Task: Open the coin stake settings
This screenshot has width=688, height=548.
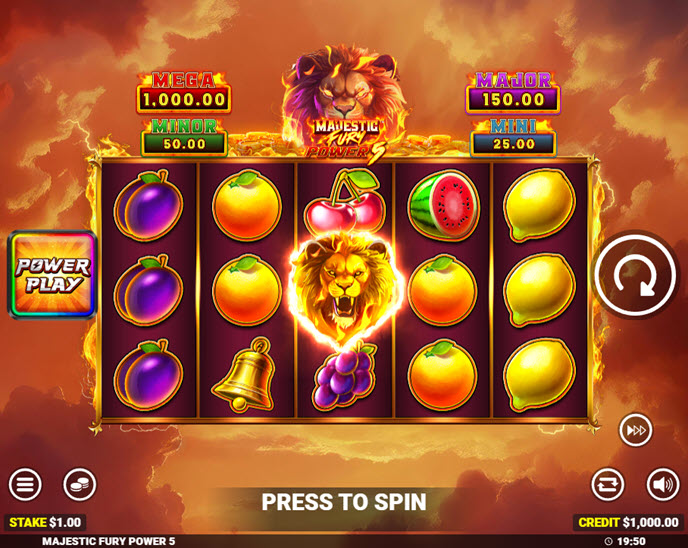Action: (x=79, y=485)
